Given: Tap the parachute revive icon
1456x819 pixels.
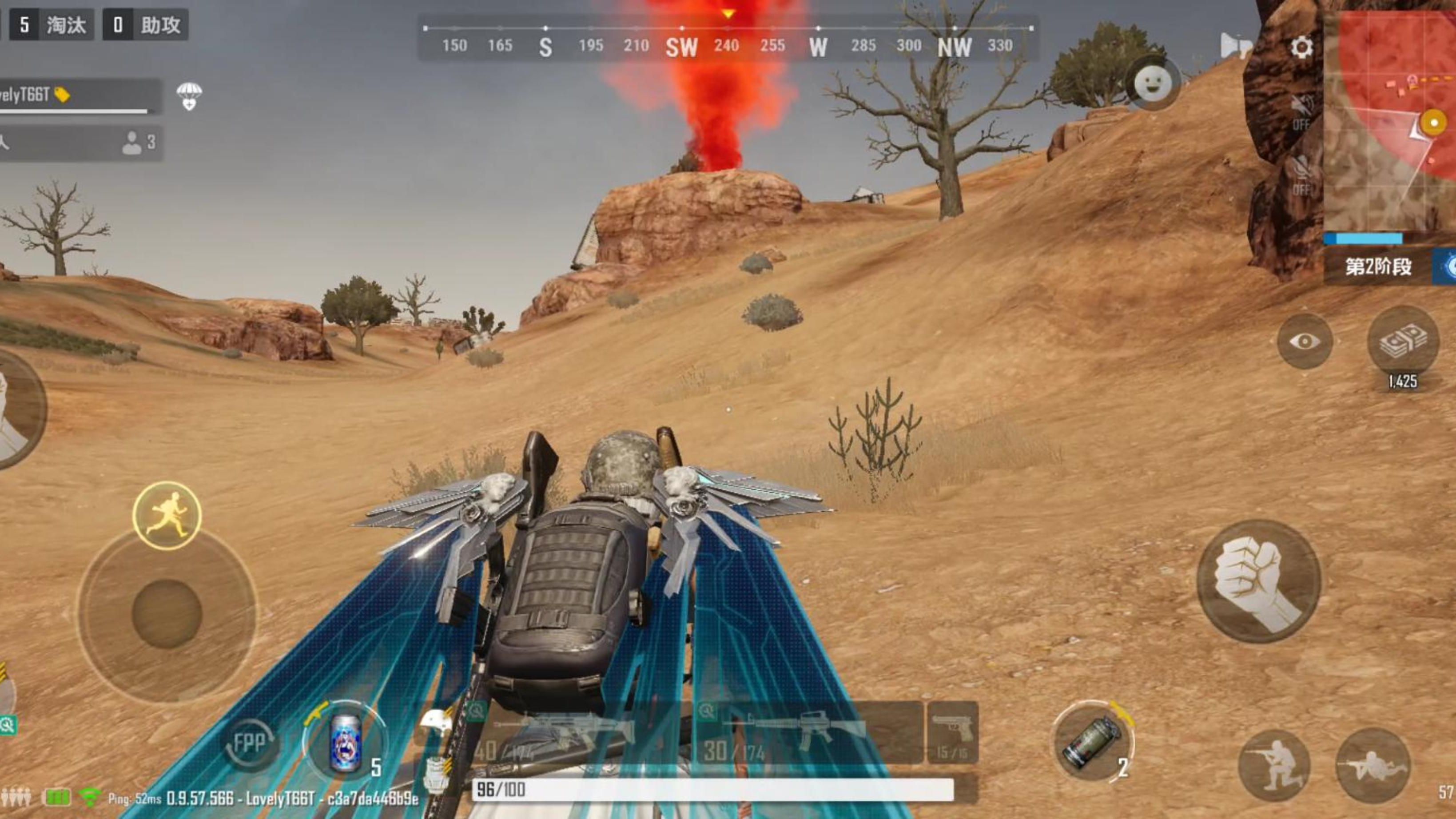Looking at the screenshot, I should point(189,95).
